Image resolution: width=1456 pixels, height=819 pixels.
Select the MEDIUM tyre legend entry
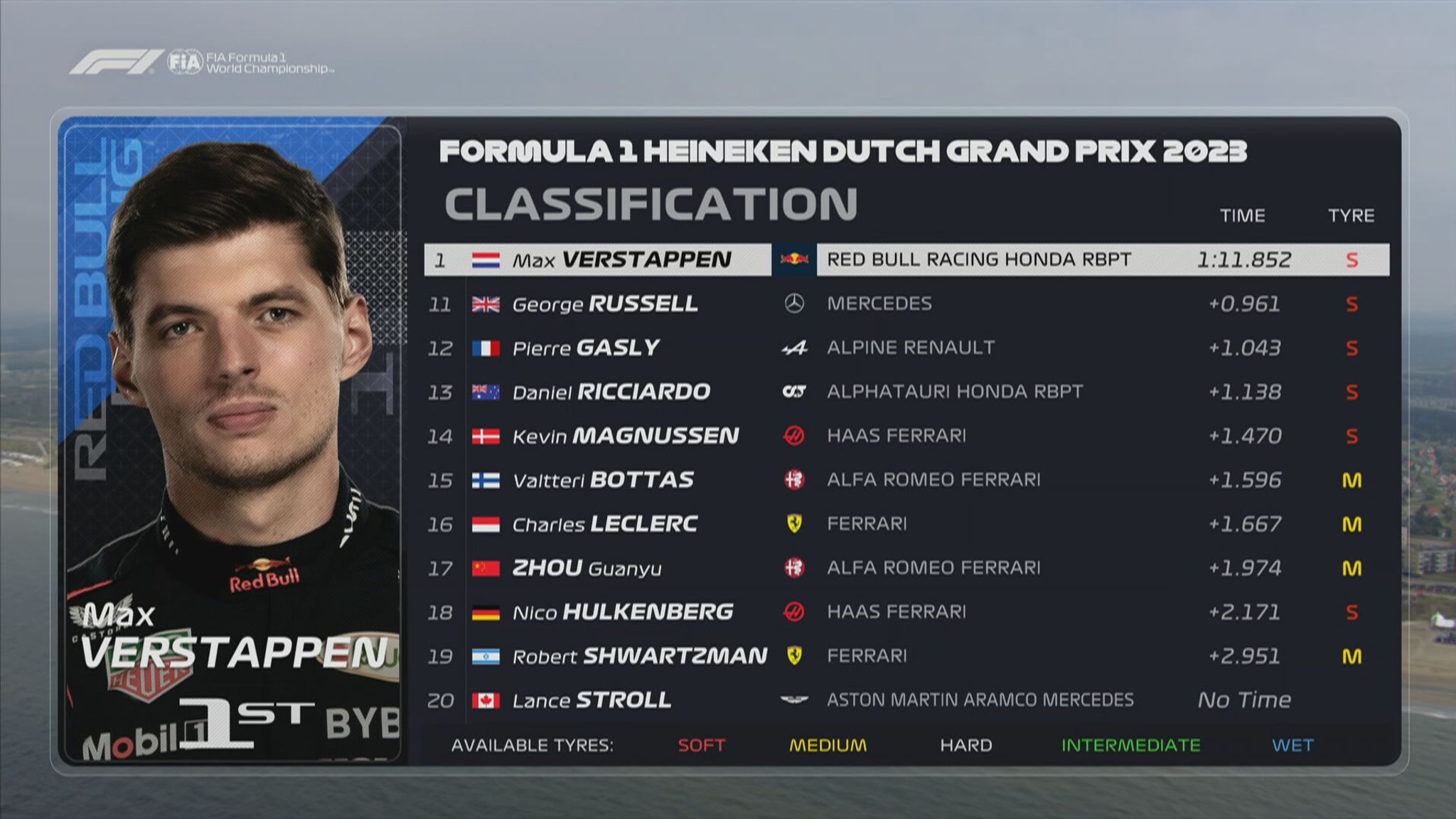tap(828, 745)
